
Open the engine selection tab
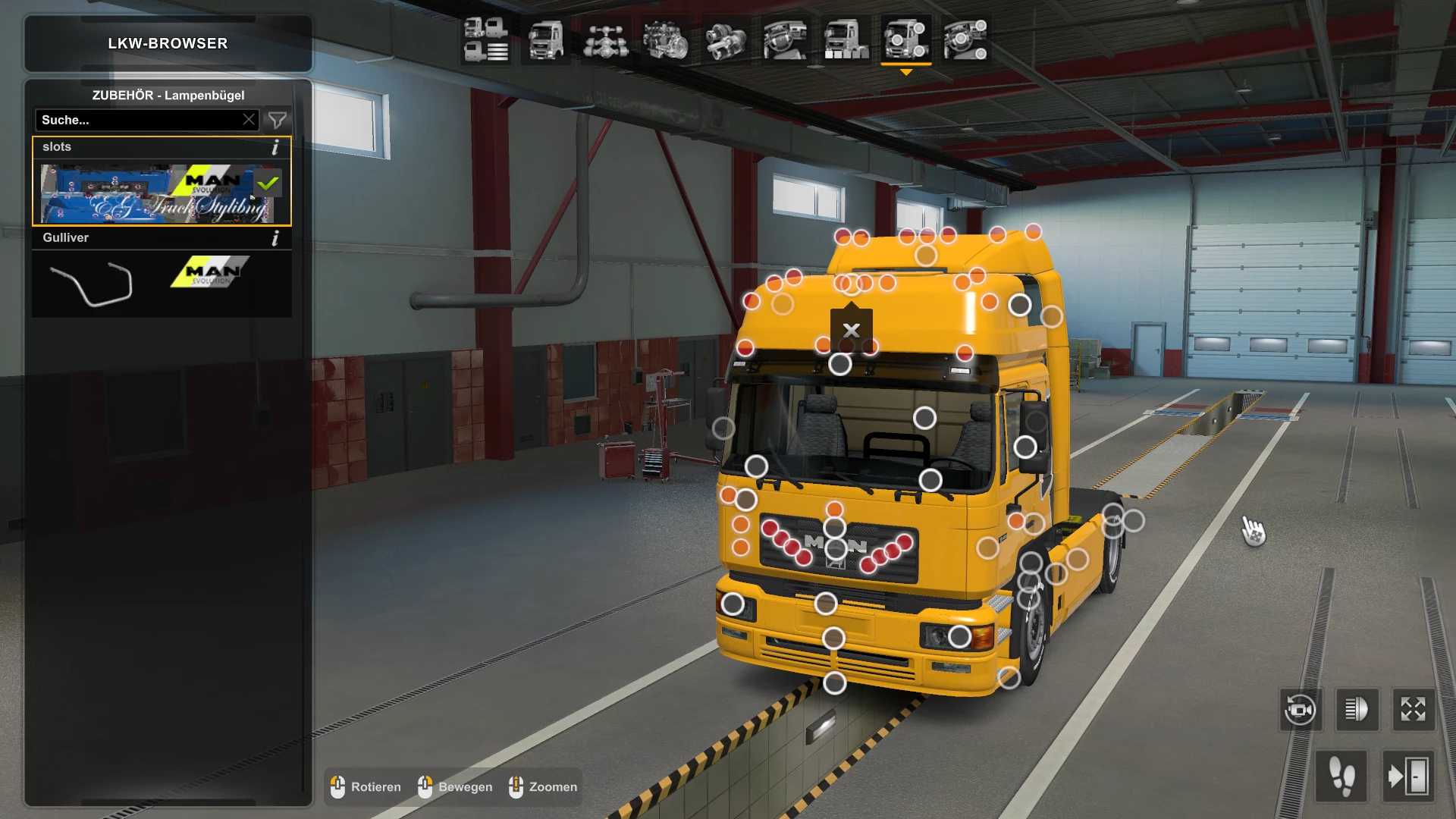coord(665,39)
